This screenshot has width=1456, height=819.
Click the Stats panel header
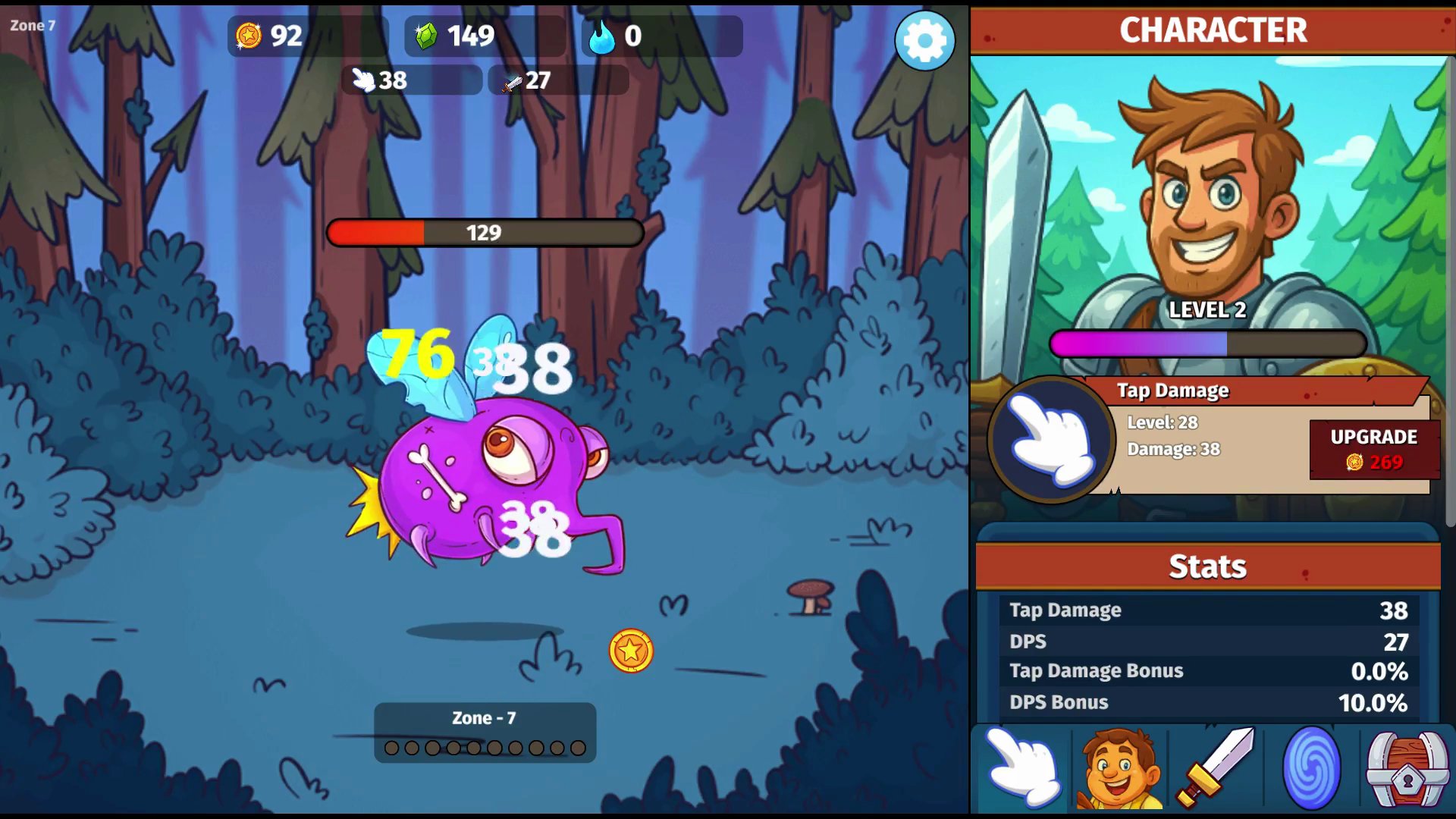click(x=1206, y=566)
